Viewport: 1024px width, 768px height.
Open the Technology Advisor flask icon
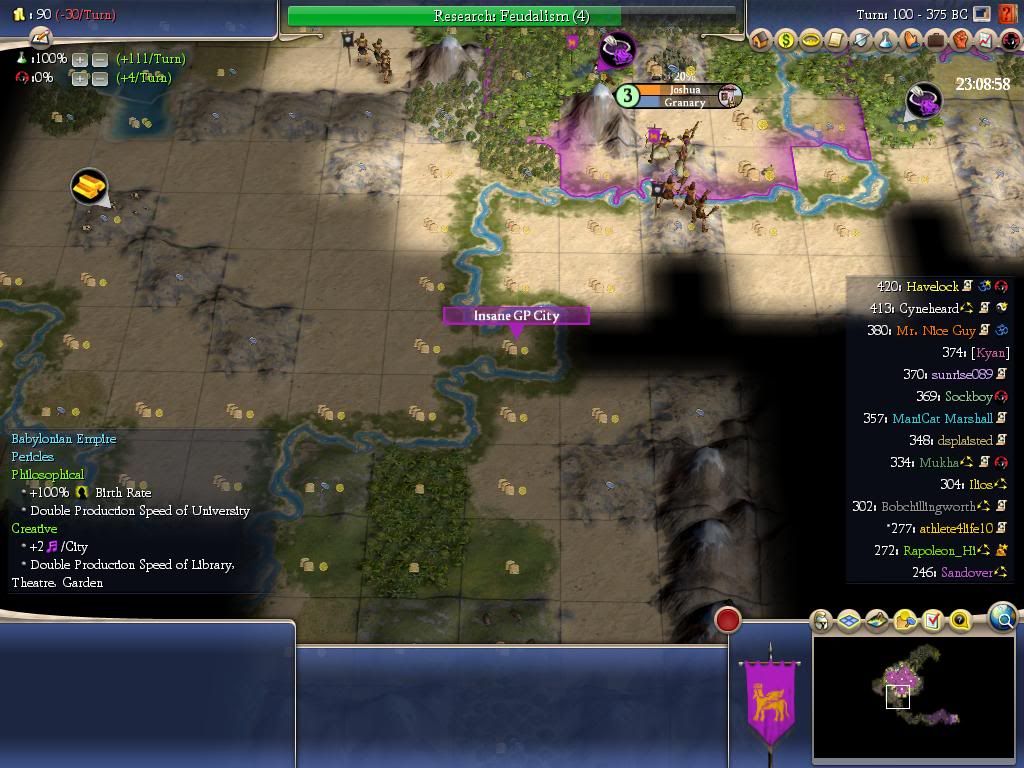[x=886, y=41]
